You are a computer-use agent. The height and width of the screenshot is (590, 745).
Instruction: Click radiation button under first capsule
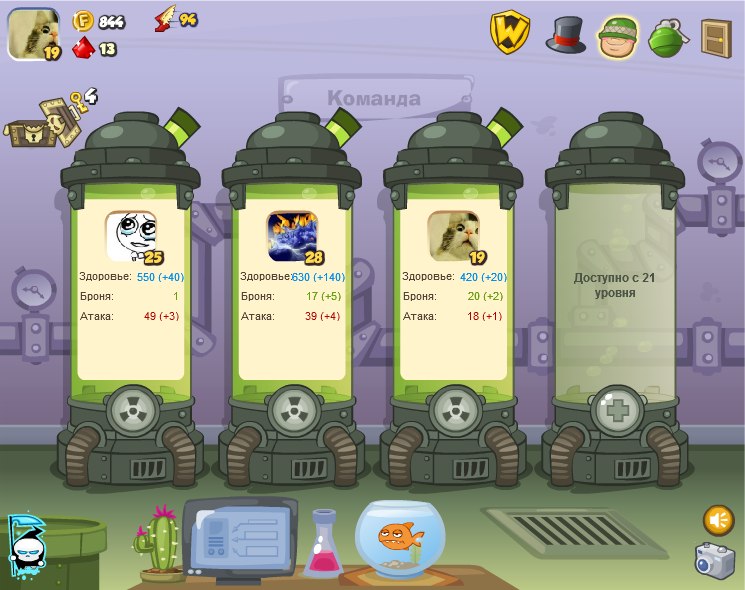(x=131, y=409)
